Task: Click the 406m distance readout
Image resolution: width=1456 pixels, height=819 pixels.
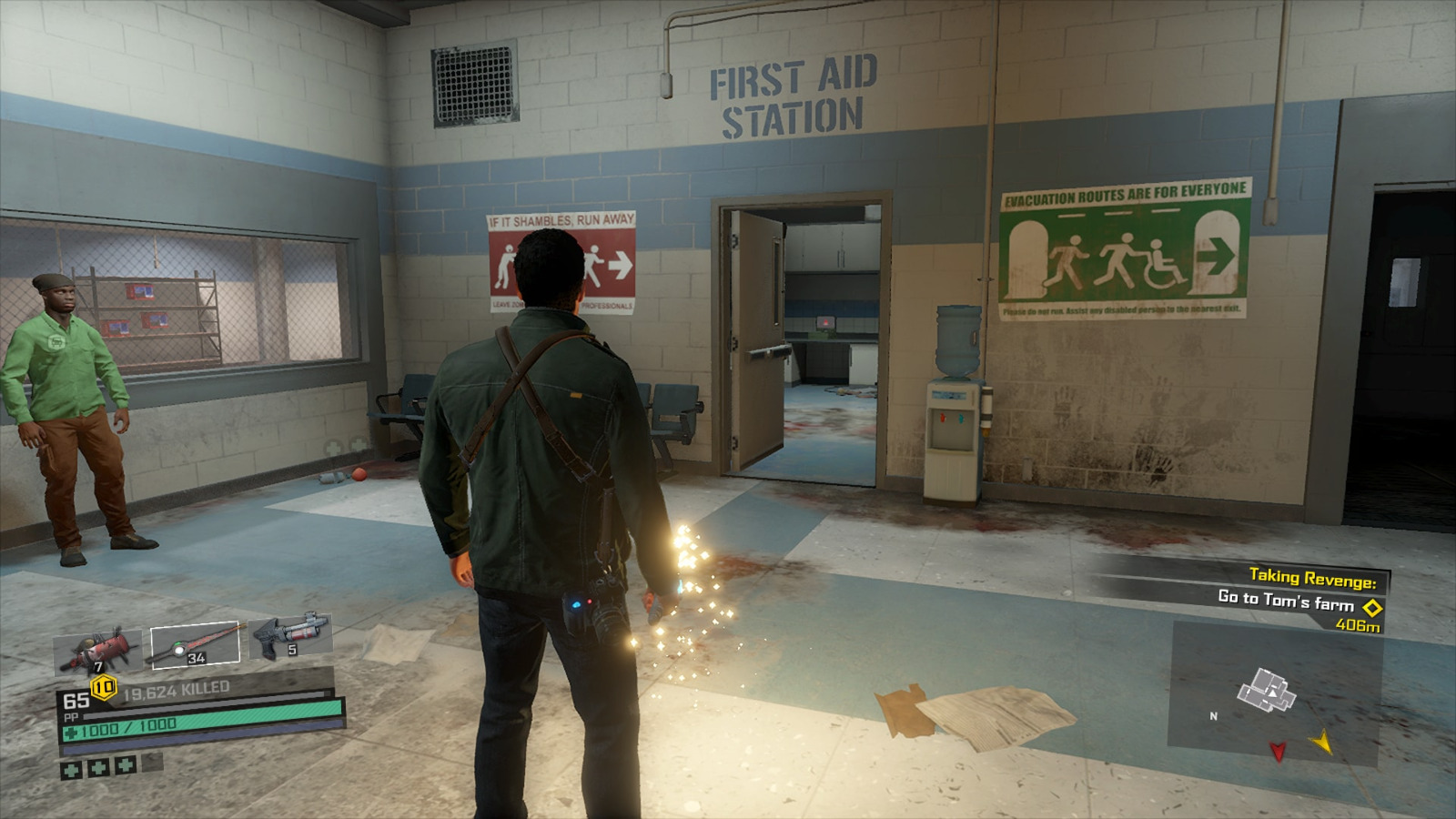Action: 1358,625
